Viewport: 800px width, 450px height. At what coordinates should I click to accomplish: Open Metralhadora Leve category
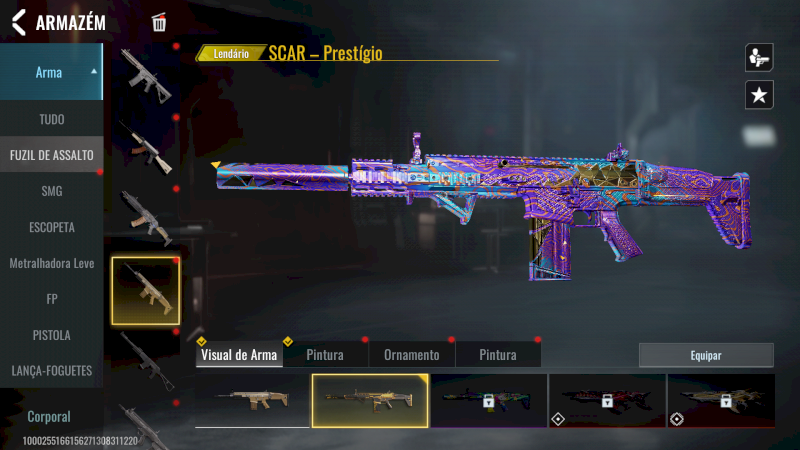(x=51, y=263)
